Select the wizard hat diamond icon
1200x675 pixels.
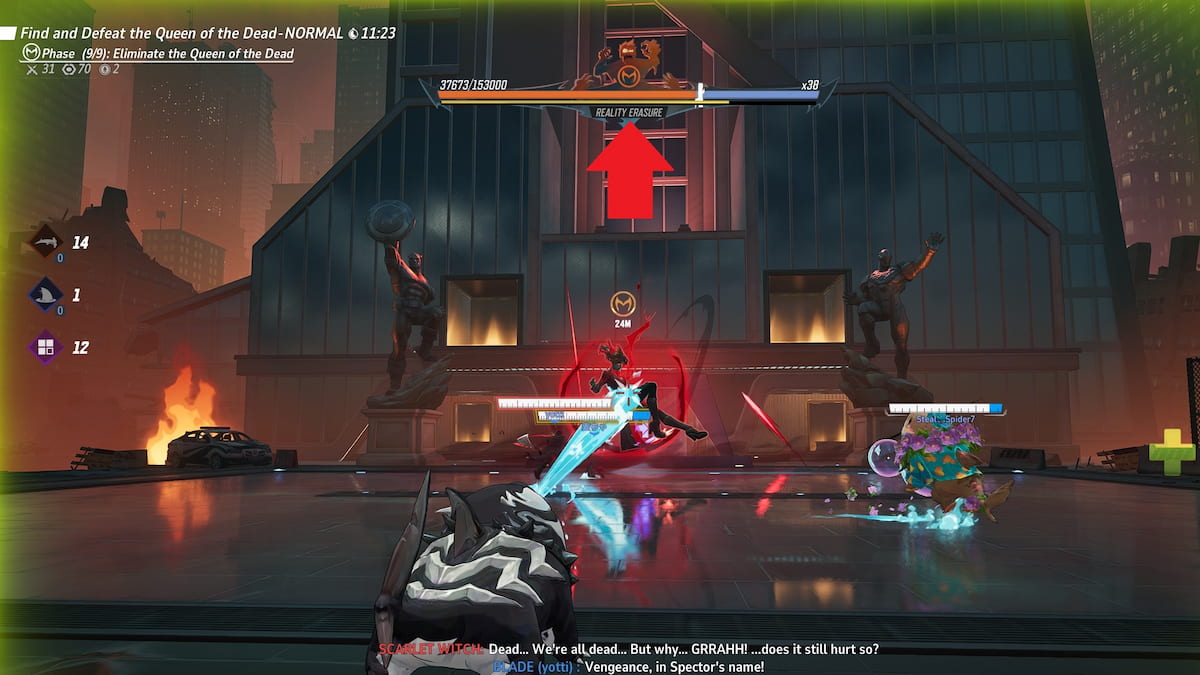[45, 295]
